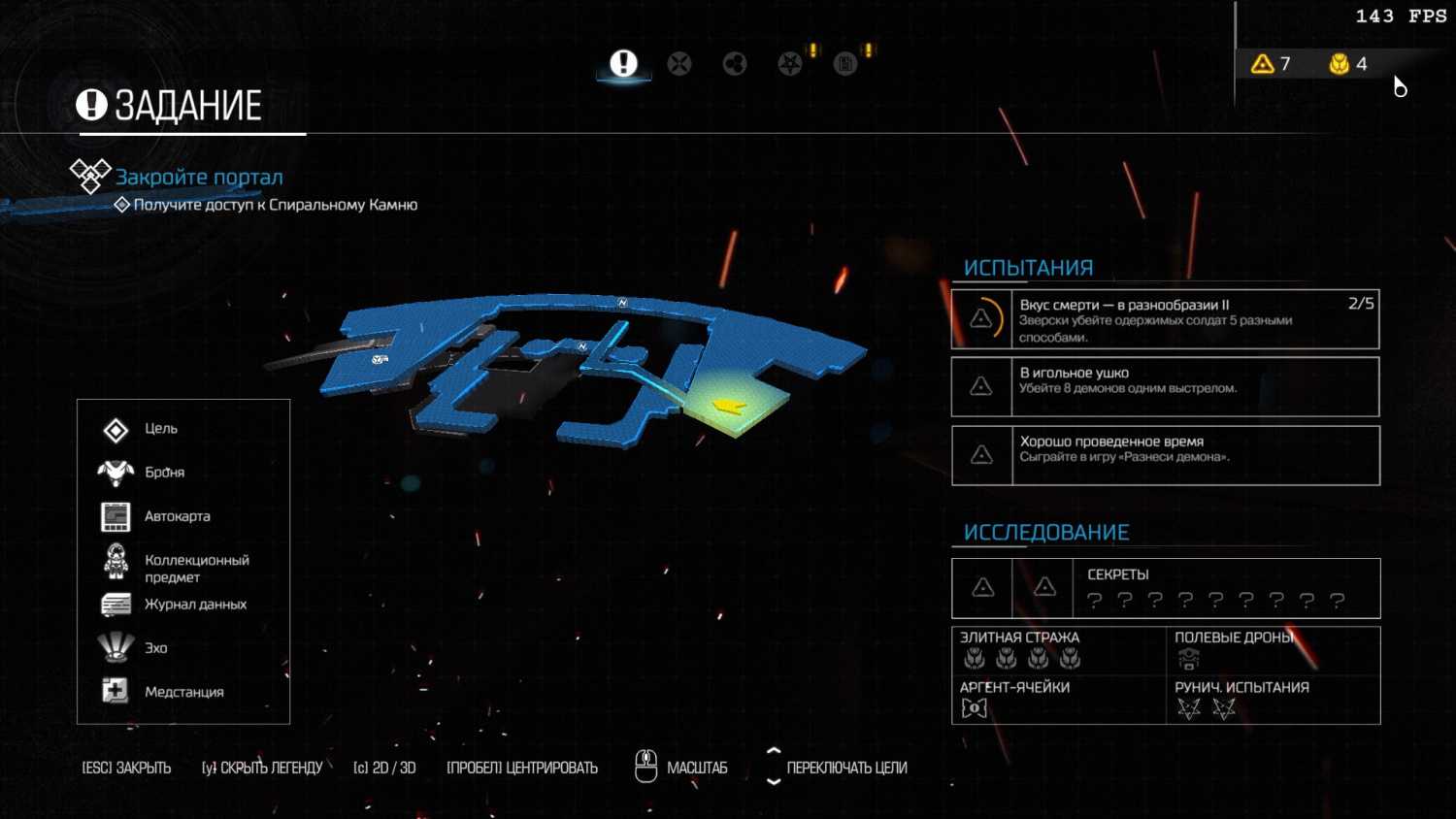Toggle the 2D / 3D map view
This screenshot has height=819, width=1456.
tap(384, 768)
